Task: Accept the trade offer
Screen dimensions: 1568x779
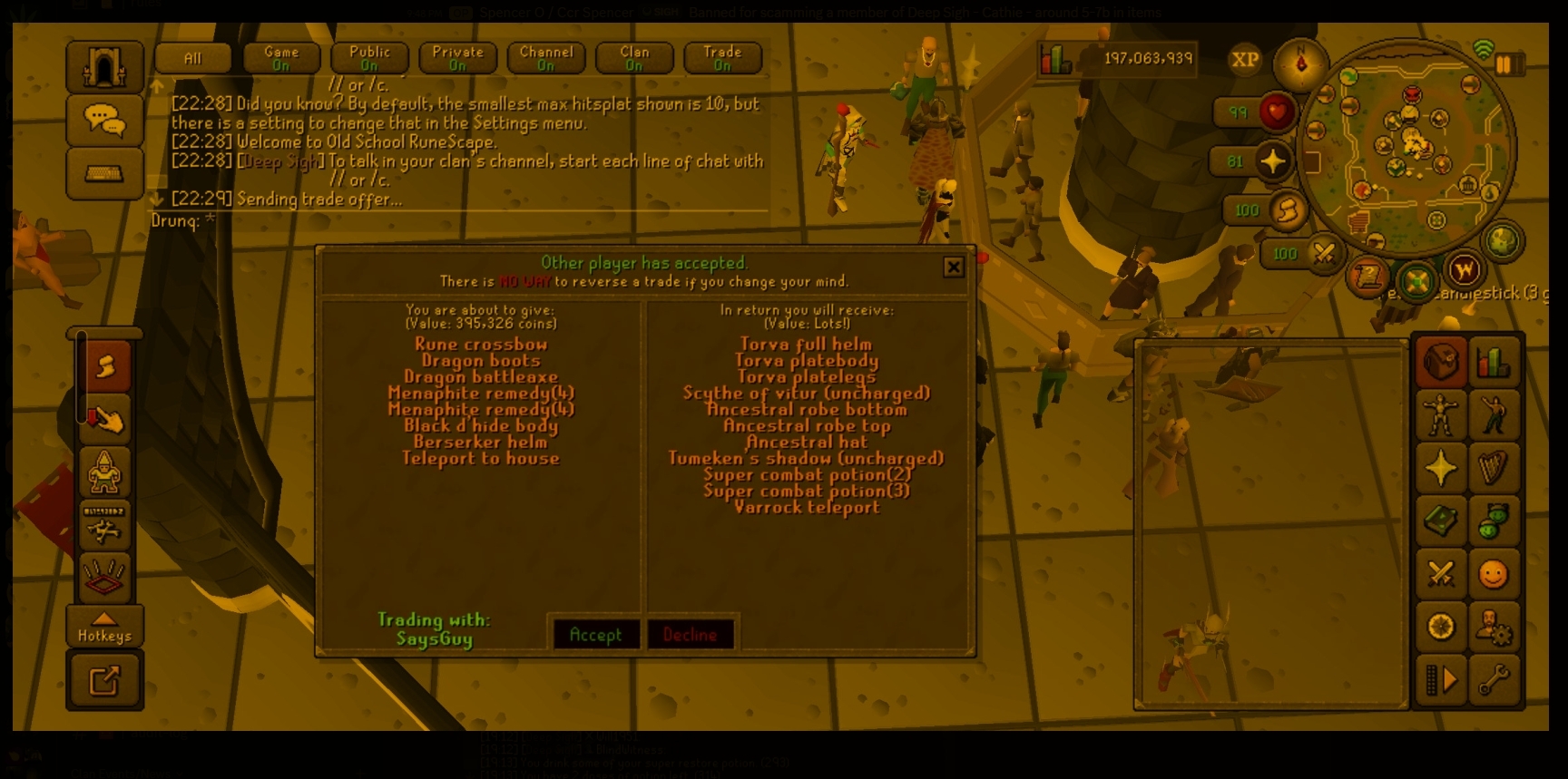Action: 595,634
